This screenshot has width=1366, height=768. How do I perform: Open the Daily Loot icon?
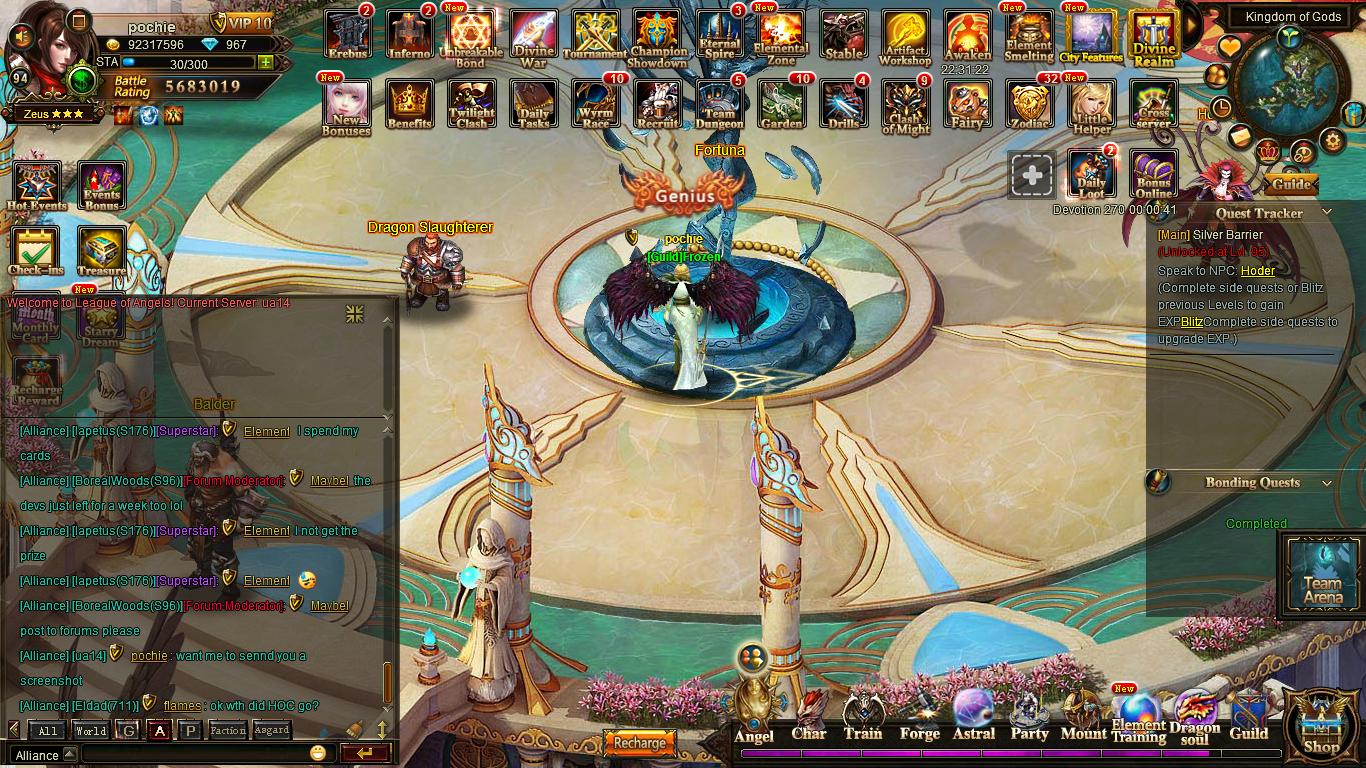tap(1091, 174)
